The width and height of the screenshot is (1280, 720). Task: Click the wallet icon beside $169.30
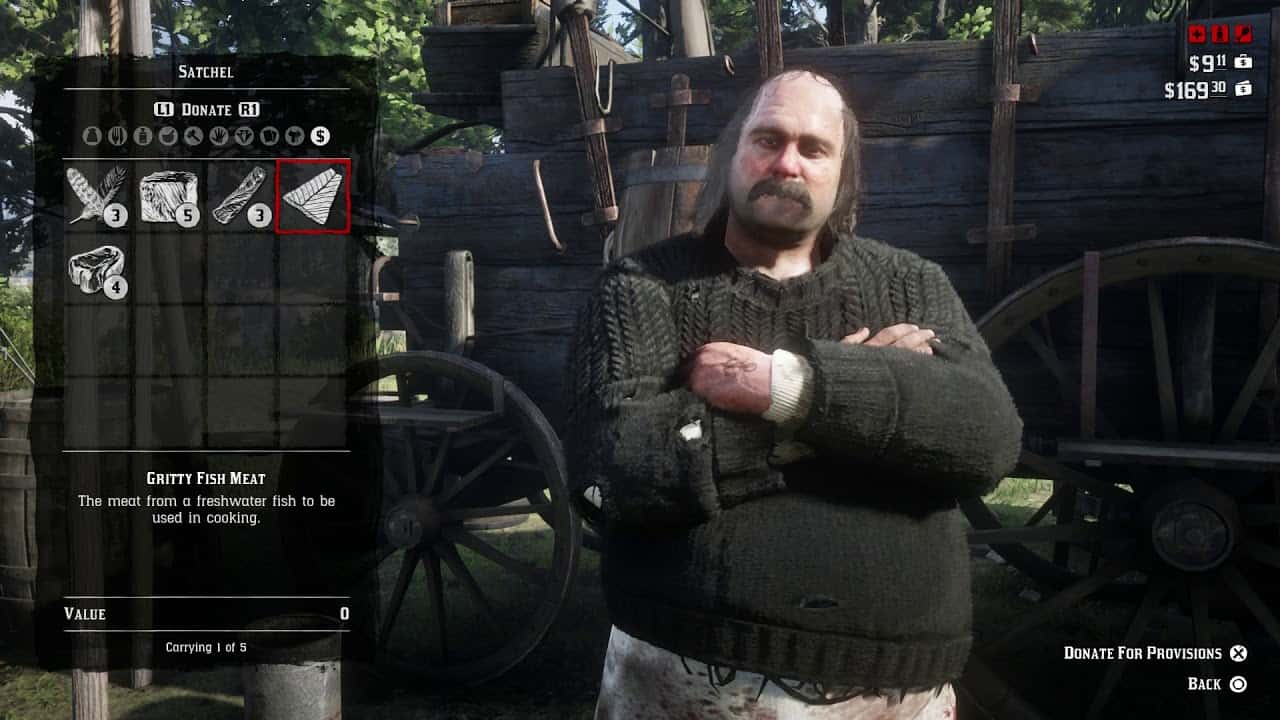pyautogui.click(x=1243, y=88)
